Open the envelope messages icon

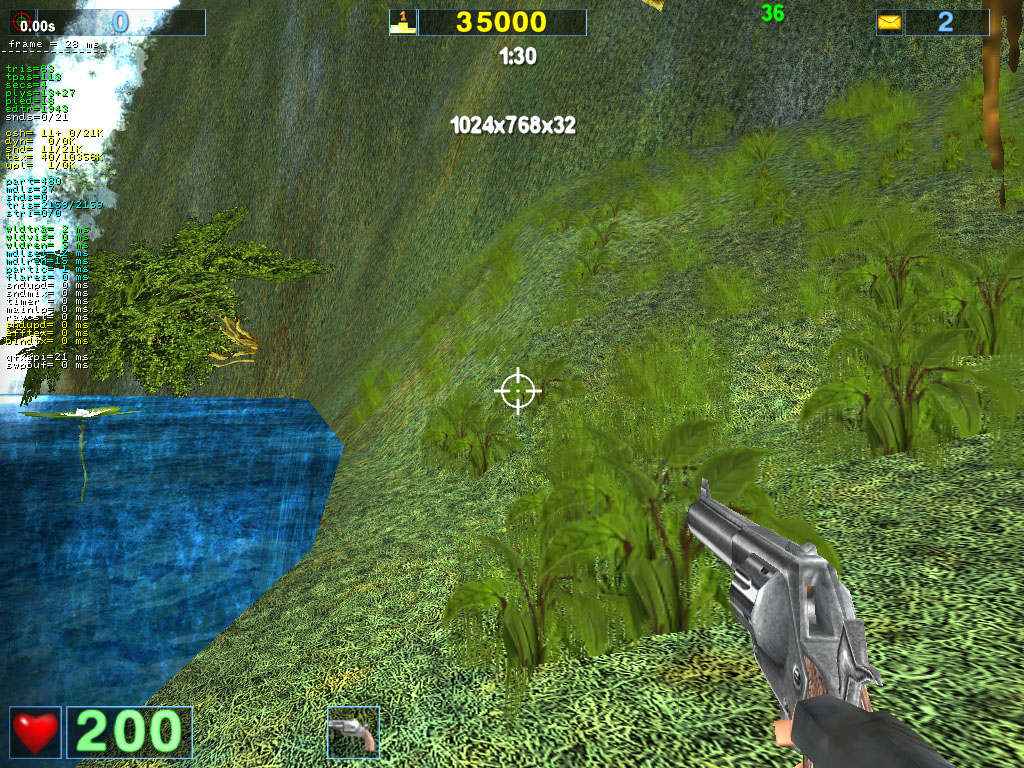[x=889, y=22]
